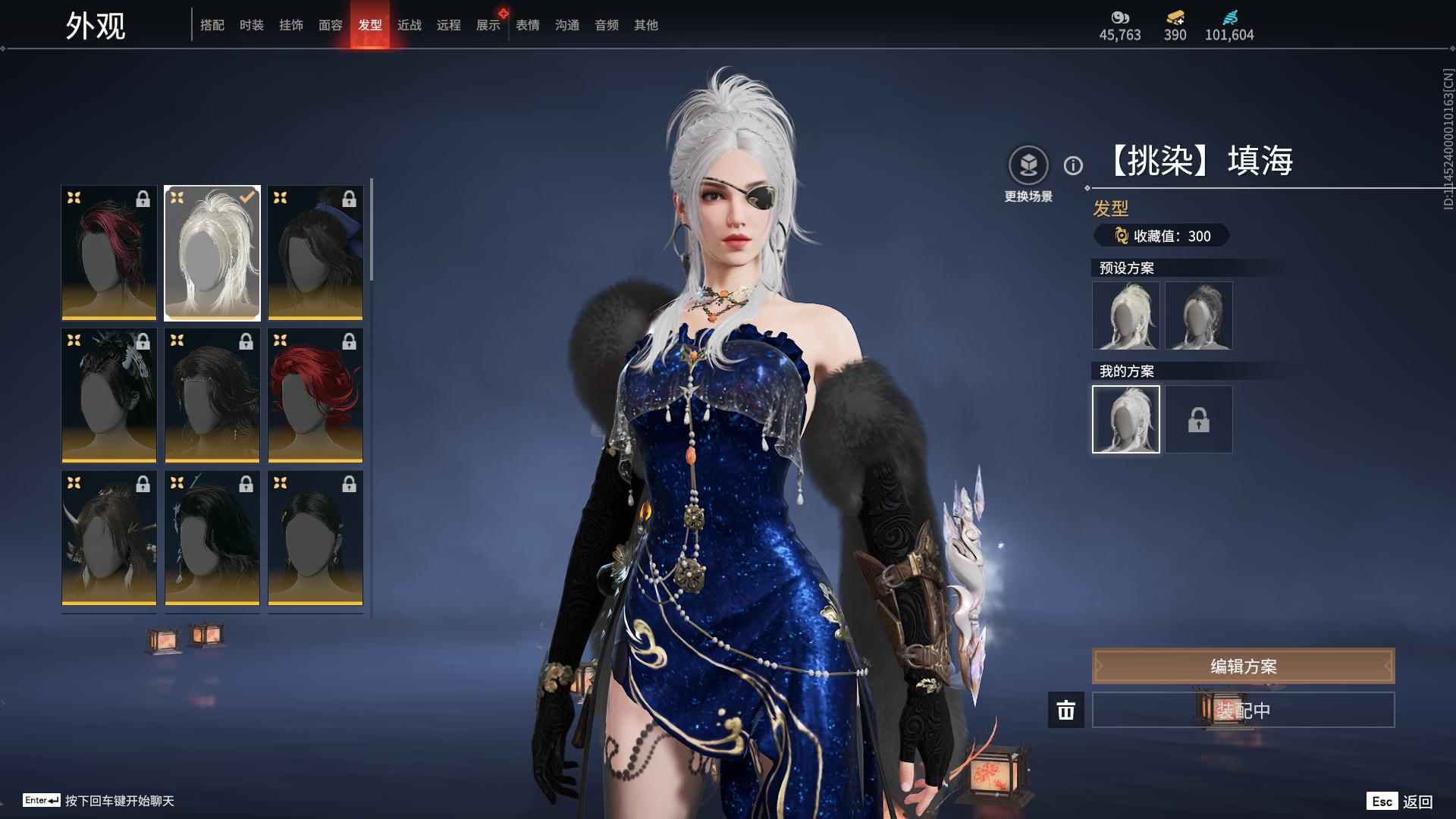Choose the dark-haired preset scheme thumbnail
Image resolution: width=1456 pixels, height=819 pixels.
(x=1198, y=315)
